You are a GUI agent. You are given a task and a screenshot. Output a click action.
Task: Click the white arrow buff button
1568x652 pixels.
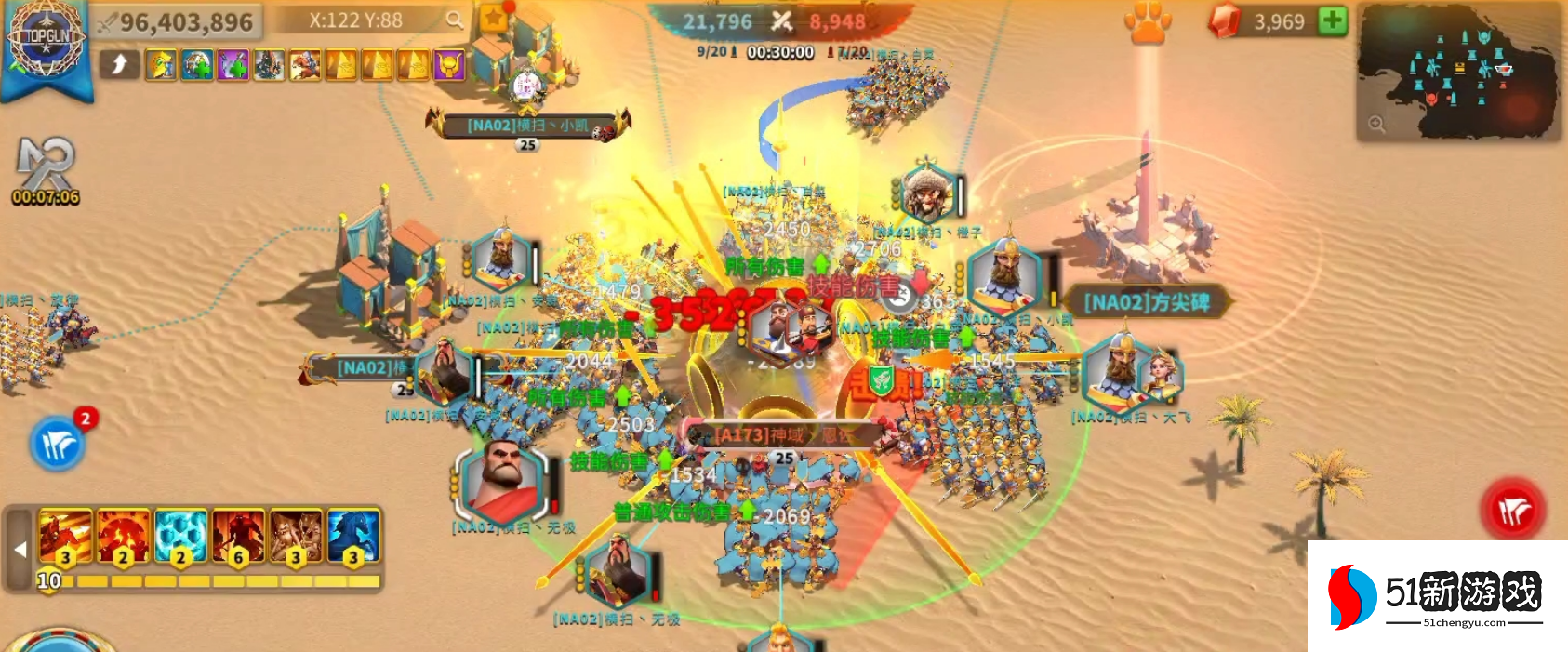pyautogui.click(x=120, y=64)
